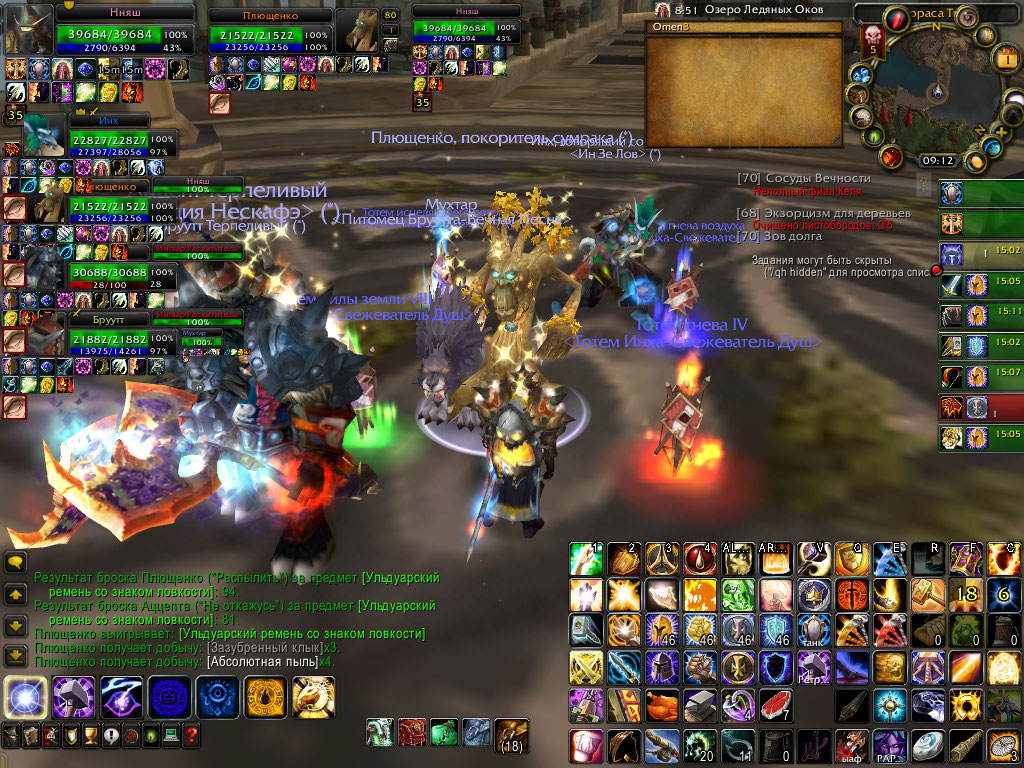Viewport: 1024px width, 768px height.
Task: Open the gold trophy achievements micro button
Action: [89, 737]
